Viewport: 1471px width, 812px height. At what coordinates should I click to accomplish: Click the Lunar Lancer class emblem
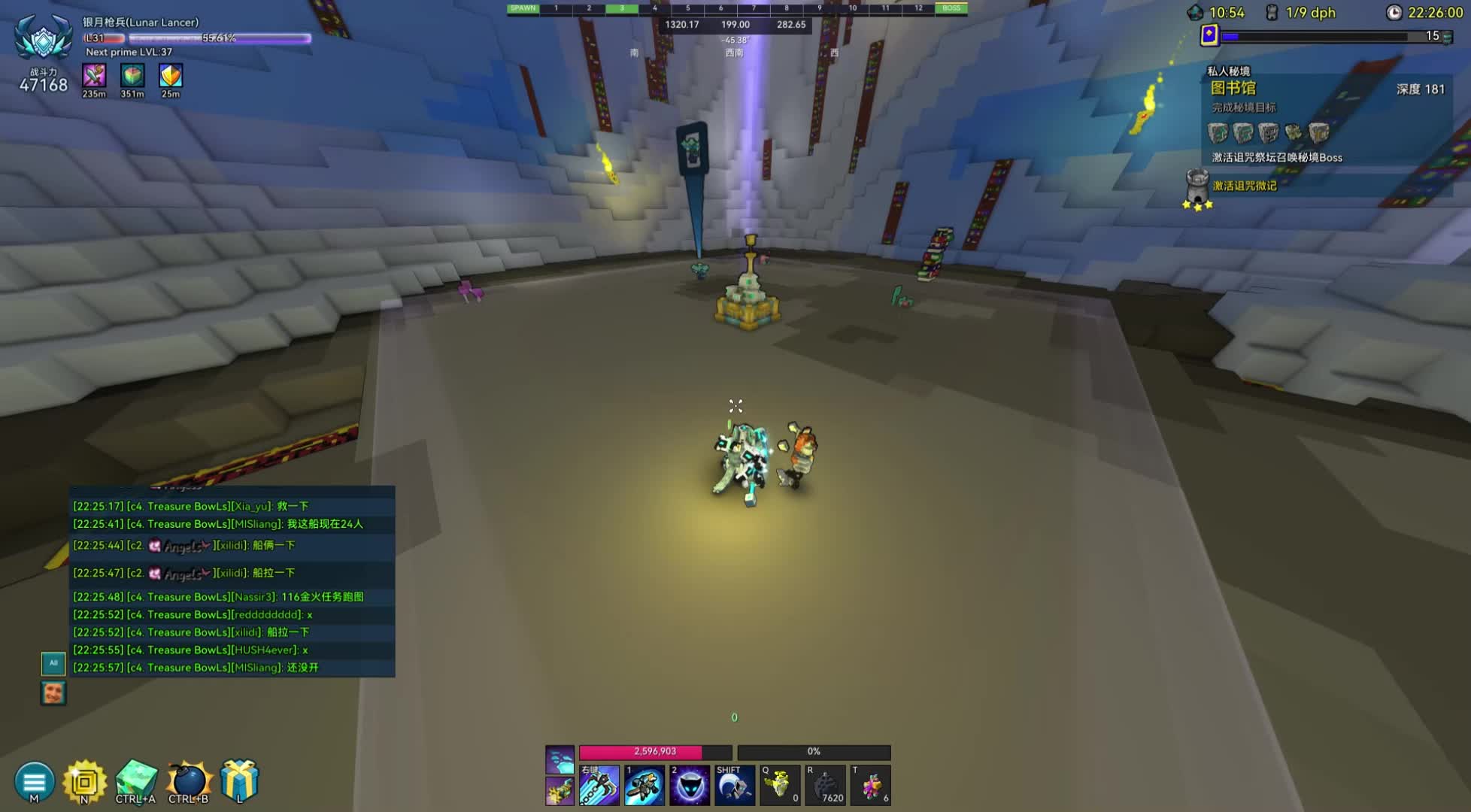(44, 38)
